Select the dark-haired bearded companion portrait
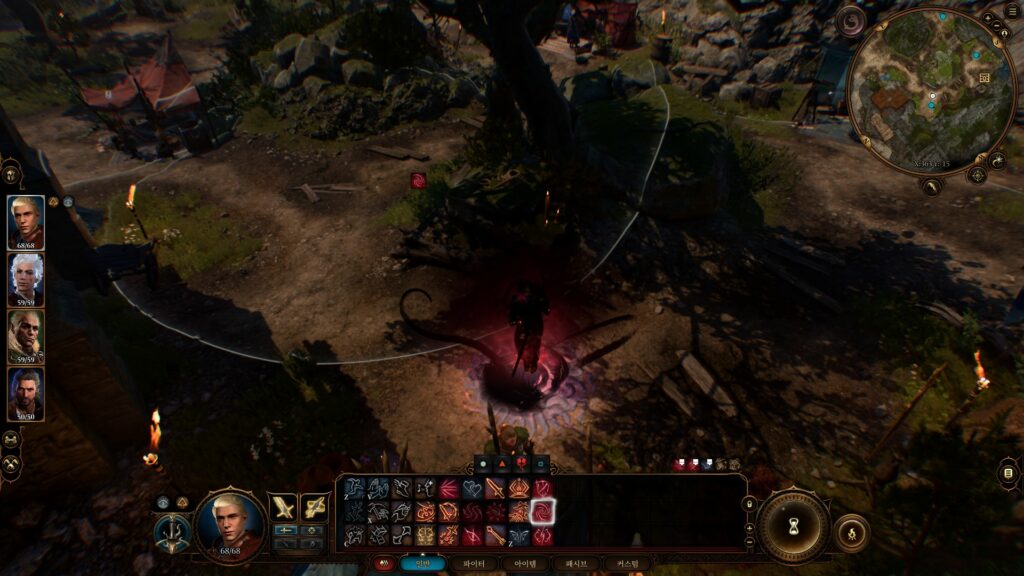 tap(26, 392)
